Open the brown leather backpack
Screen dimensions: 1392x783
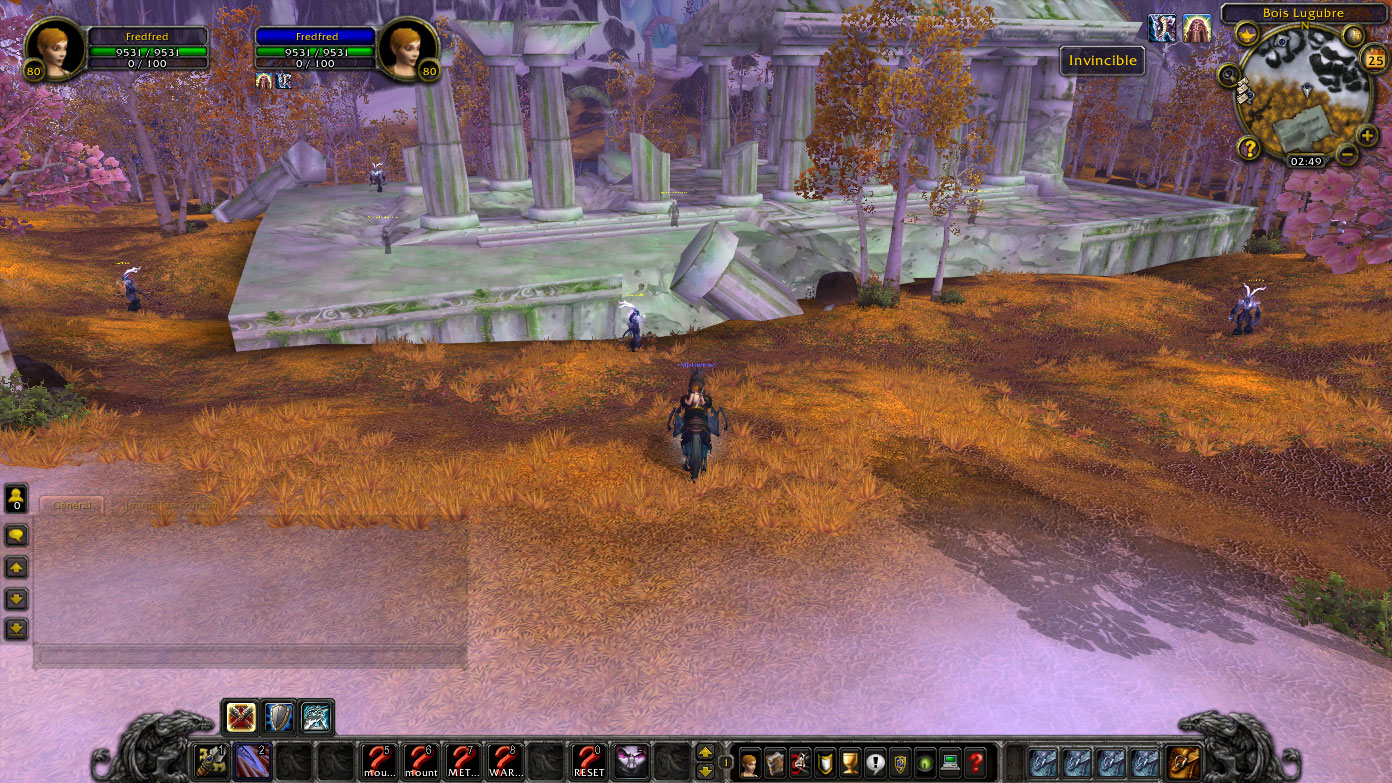[1184, 762]
